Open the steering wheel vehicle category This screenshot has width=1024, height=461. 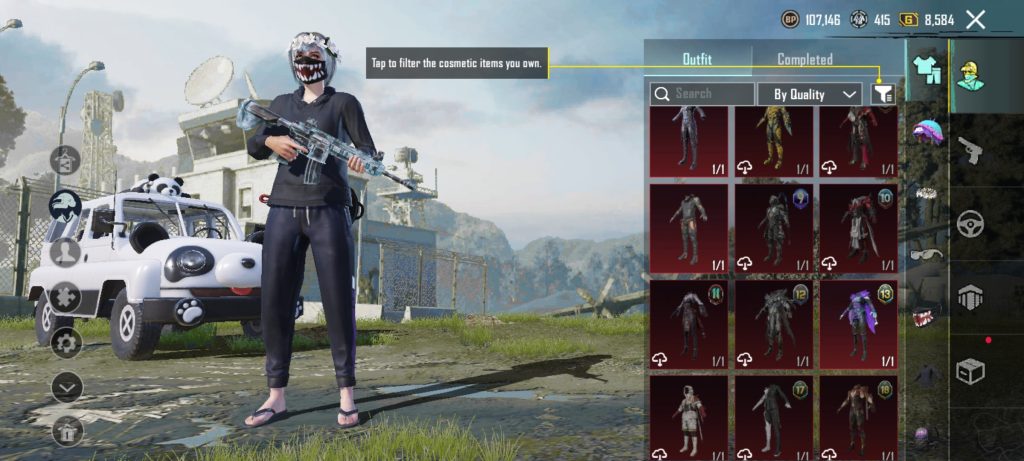click(x=970, y=224)
